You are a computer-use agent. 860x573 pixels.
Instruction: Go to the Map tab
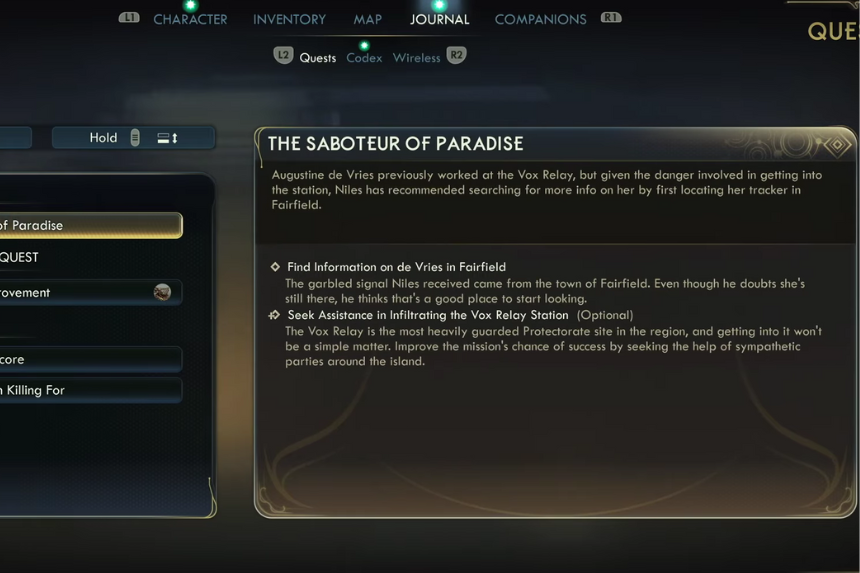tap(367, 19)
